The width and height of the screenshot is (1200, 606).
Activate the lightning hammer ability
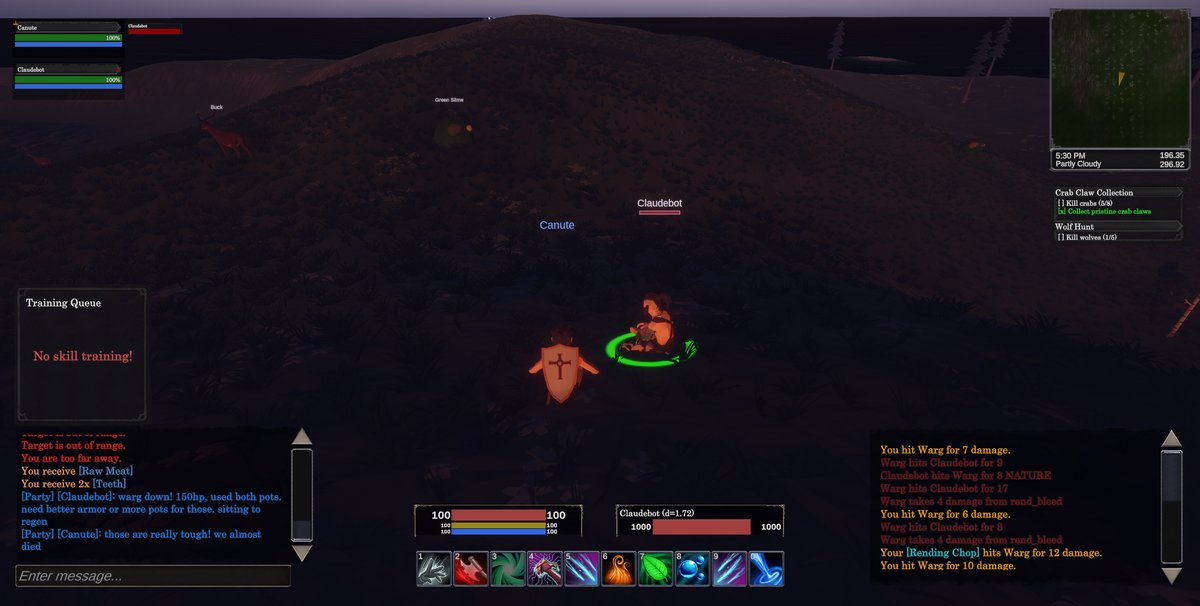tap(545, 569)
